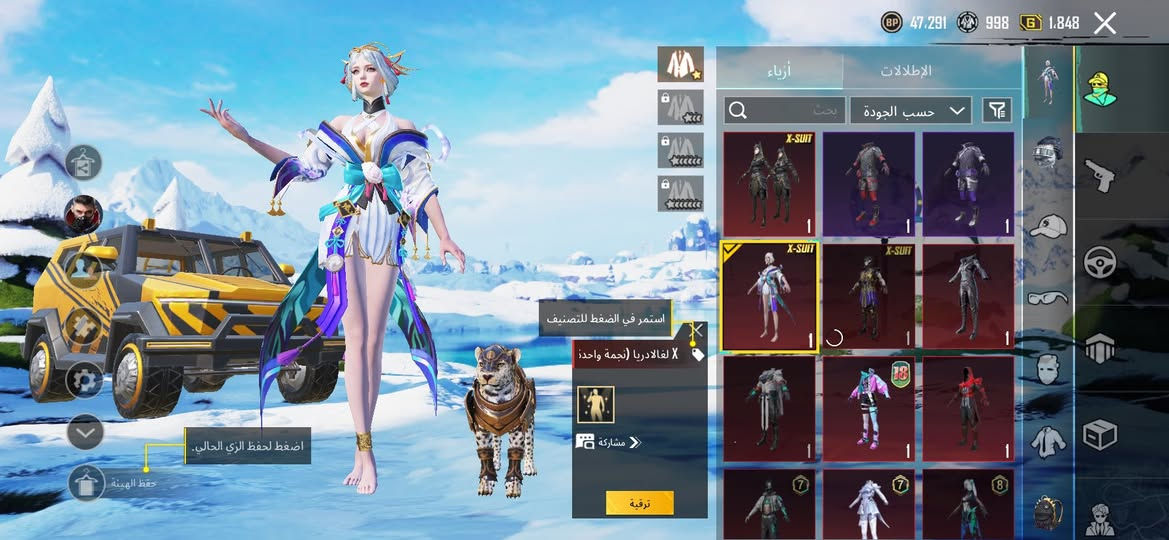
Task: Choose the first starred outfit preset slot
Action: [680, 64]
